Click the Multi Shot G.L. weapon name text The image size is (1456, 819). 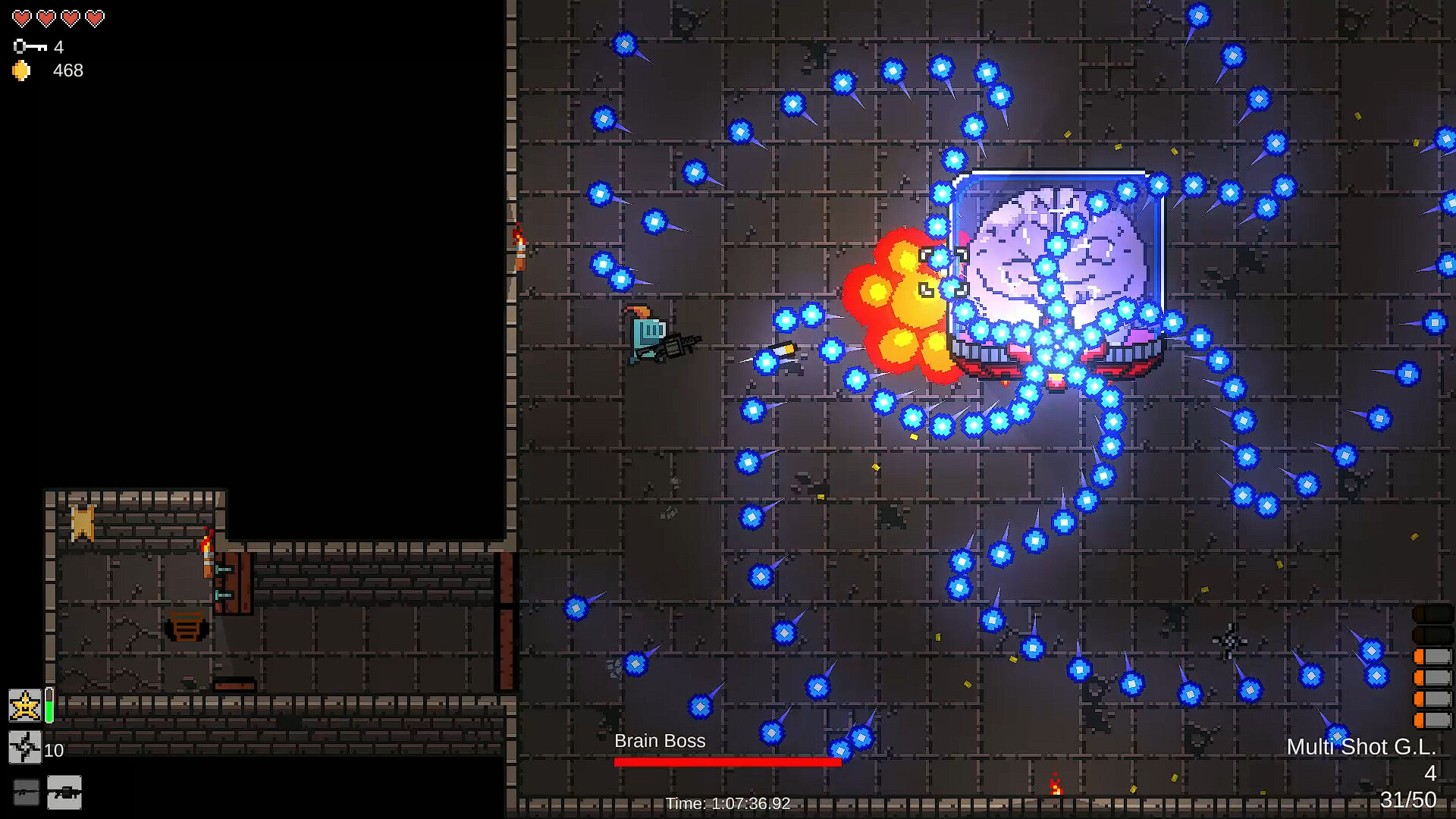[1362, 747]
